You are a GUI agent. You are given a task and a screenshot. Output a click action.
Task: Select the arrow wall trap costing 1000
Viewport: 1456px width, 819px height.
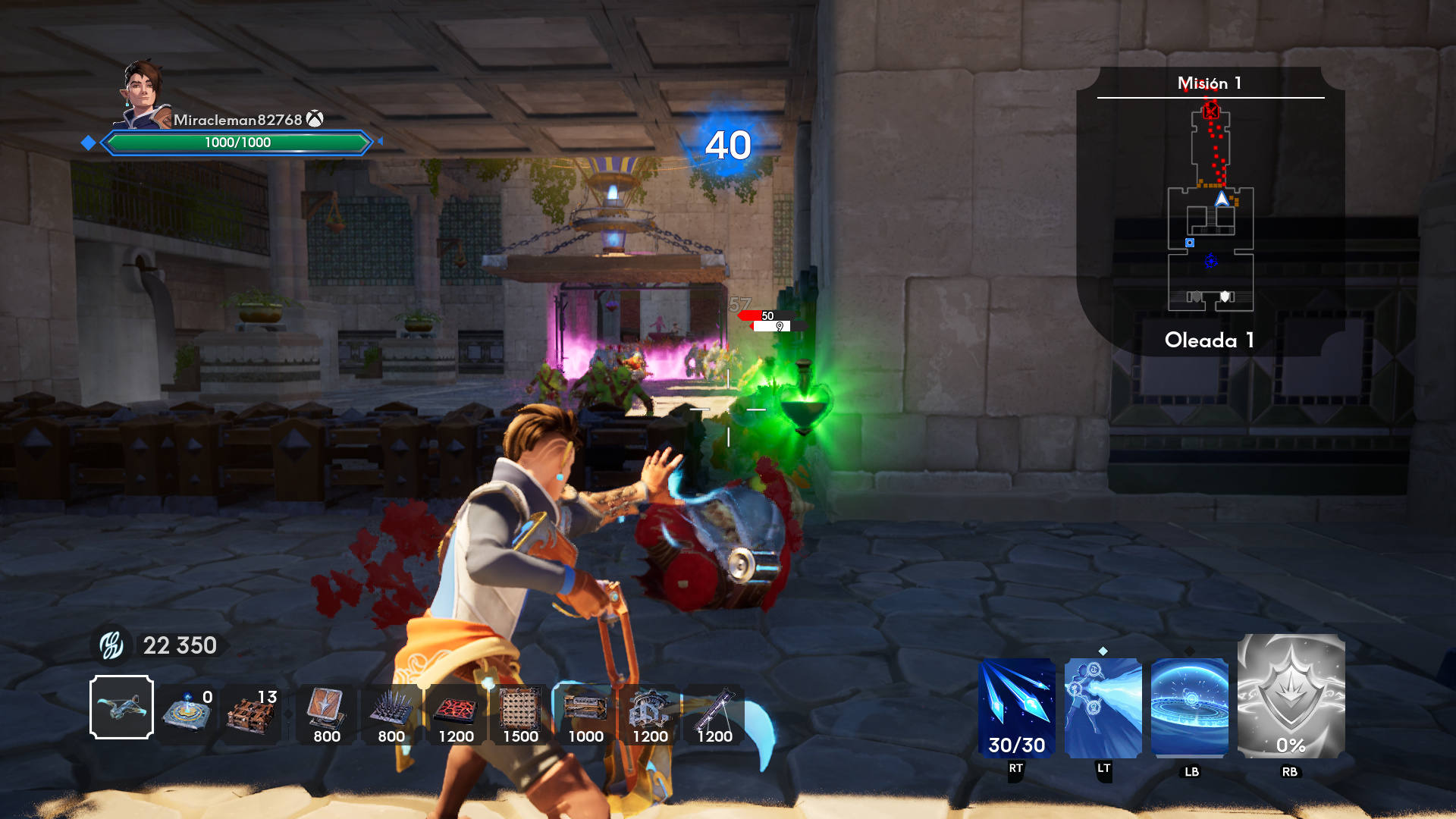[x=585, y=711]
